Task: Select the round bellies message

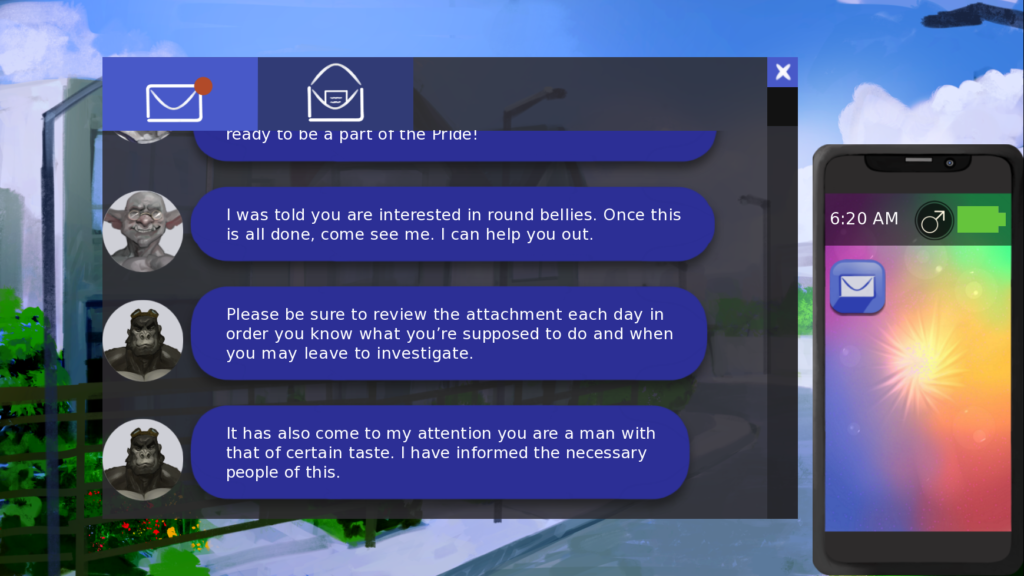Action: click(x=453, y=224)
